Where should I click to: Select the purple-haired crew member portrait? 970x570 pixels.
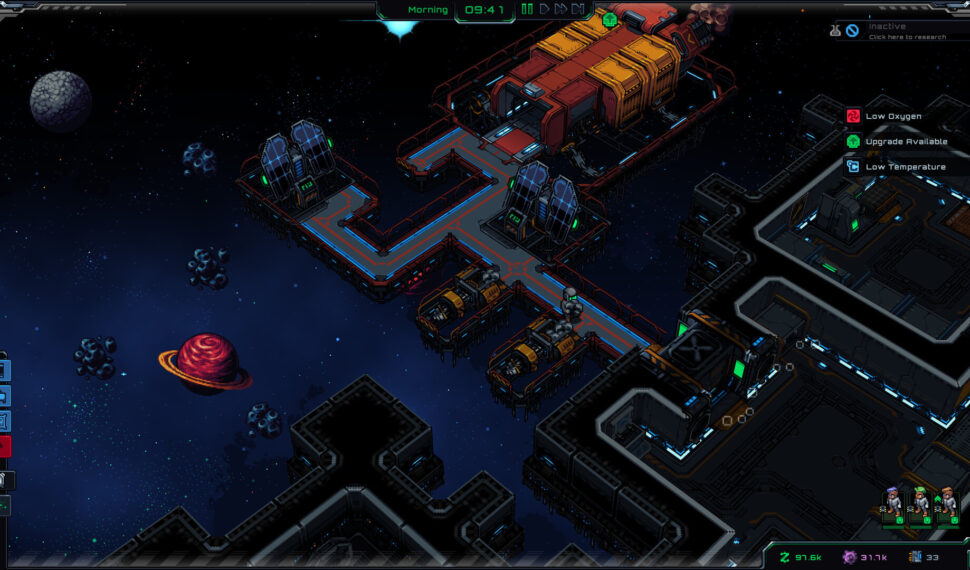click(892, 502)
